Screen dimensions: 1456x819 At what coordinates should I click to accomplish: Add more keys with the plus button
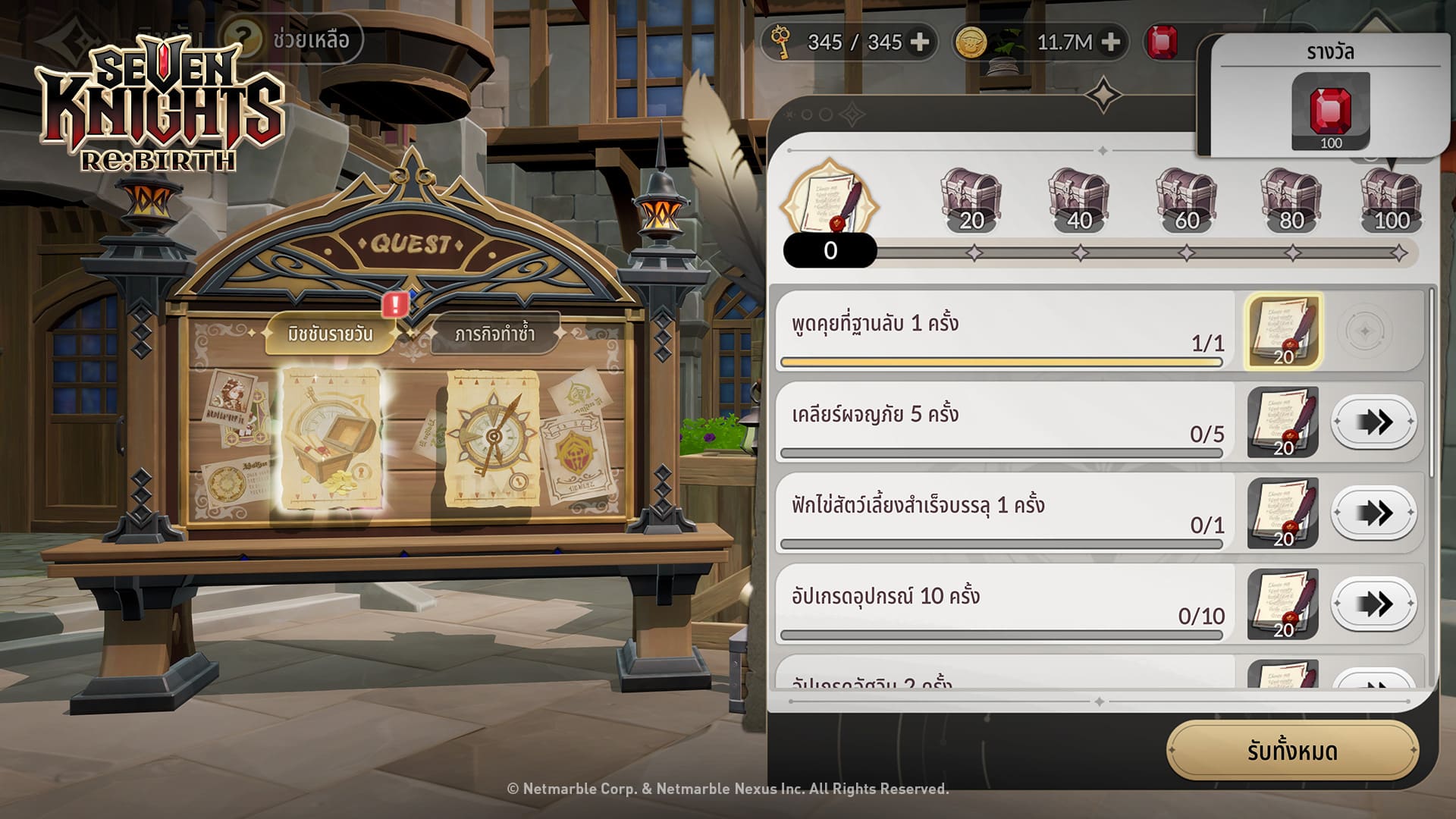[x=920, y=42]
